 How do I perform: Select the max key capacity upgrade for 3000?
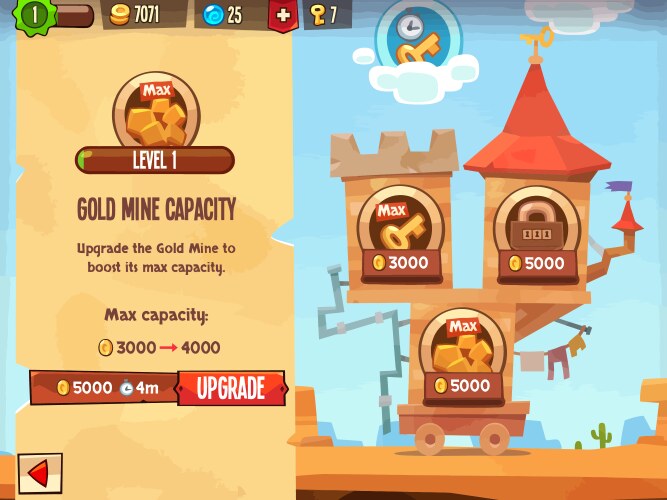(400, 233)
